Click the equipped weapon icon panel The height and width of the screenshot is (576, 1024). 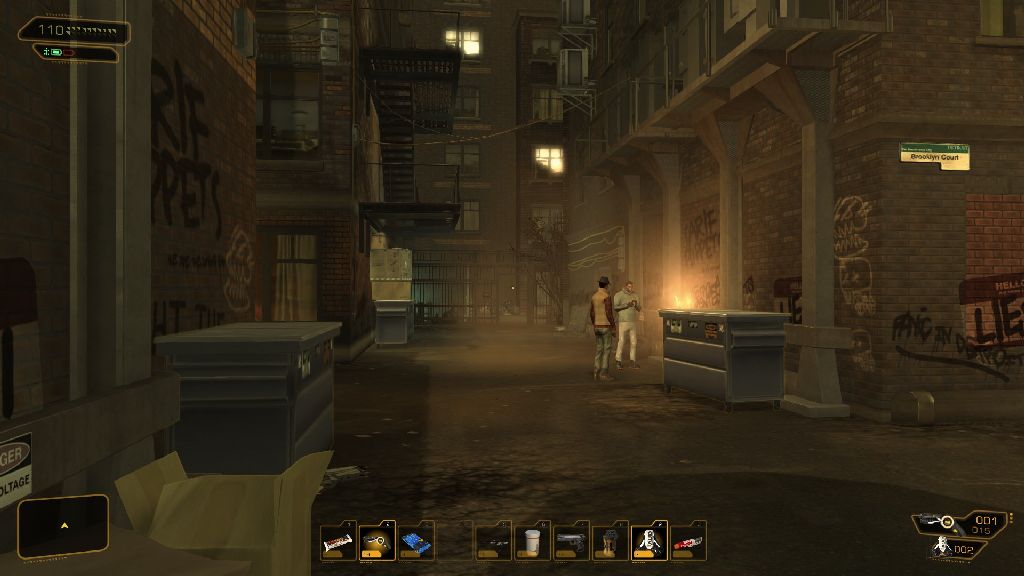pyautogui.click(x=939, y=522)
